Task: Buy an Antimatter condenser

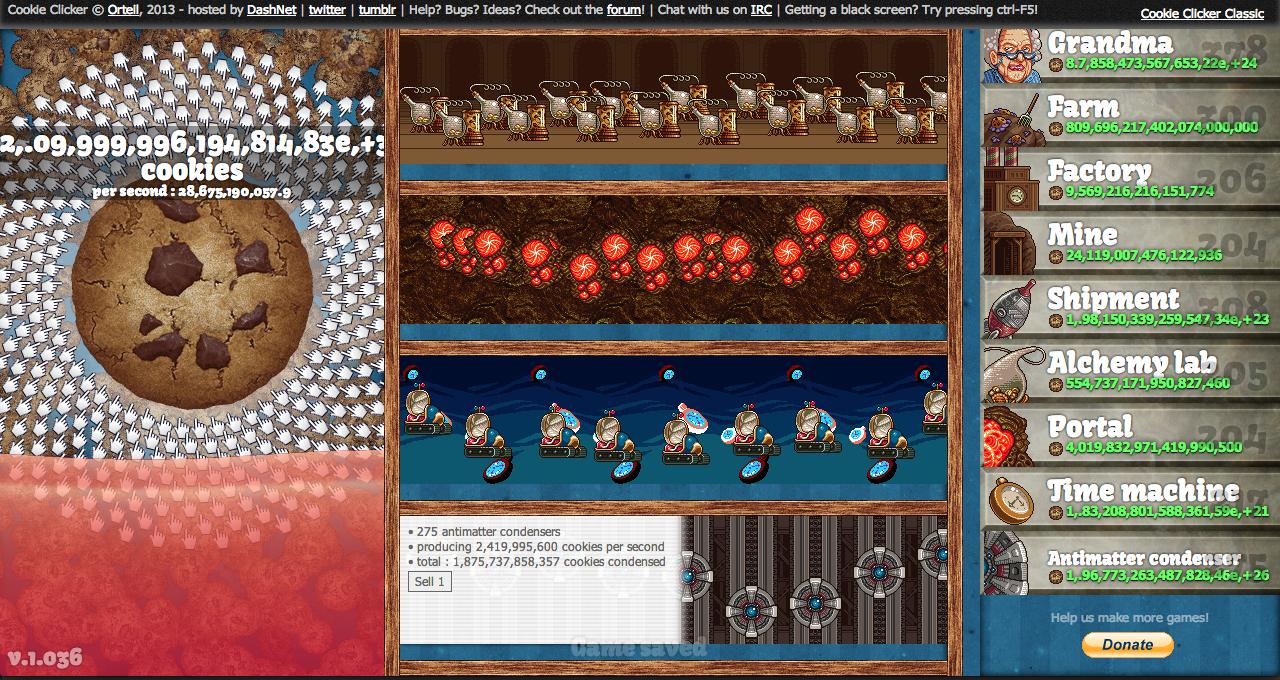Action: [x=1130, y=564]
